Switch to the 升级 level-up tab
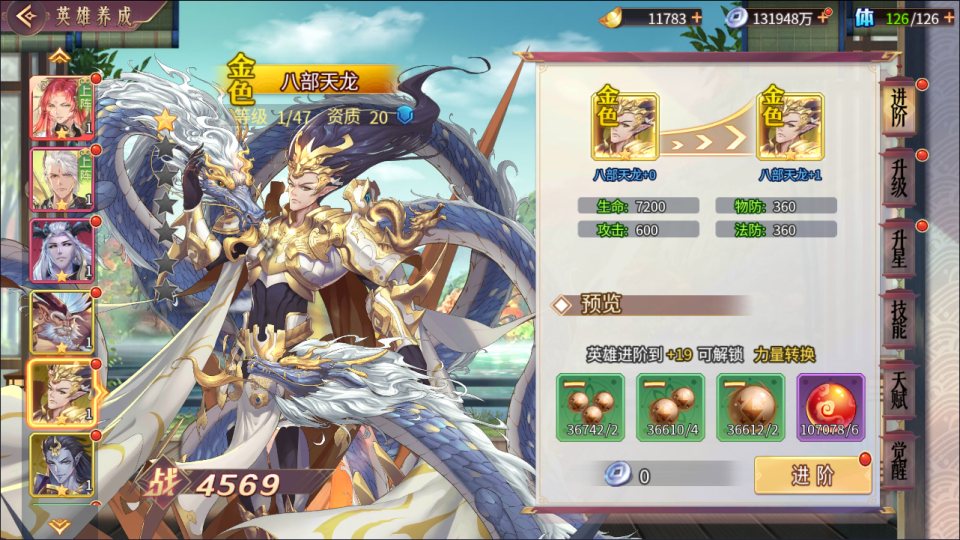Screen dimensions: 960x540 tap(898, 179)
